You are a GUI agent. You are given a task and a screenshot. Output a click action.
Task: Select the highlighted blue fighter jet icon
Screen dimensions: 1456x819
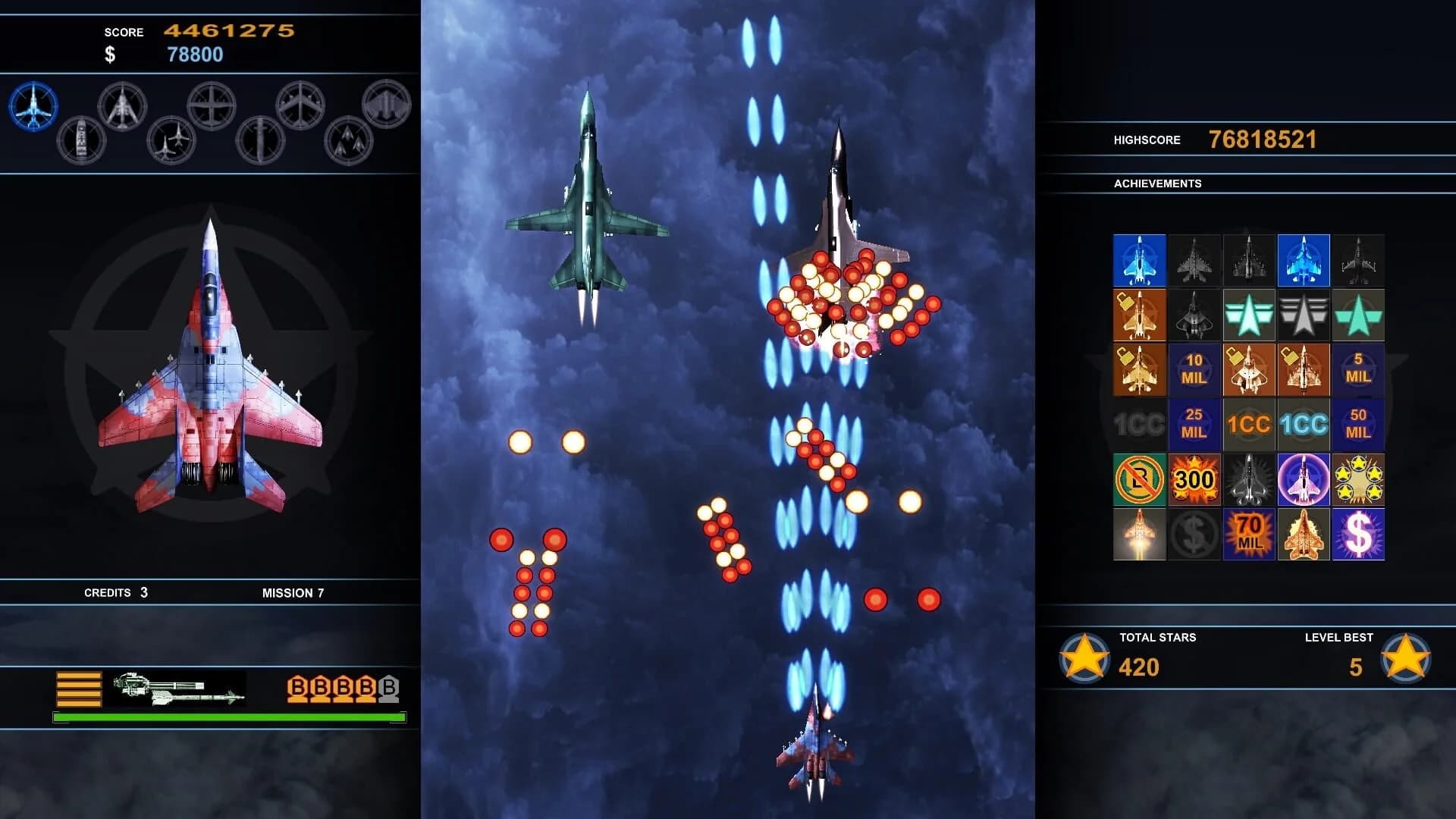(x=33, y=106)
